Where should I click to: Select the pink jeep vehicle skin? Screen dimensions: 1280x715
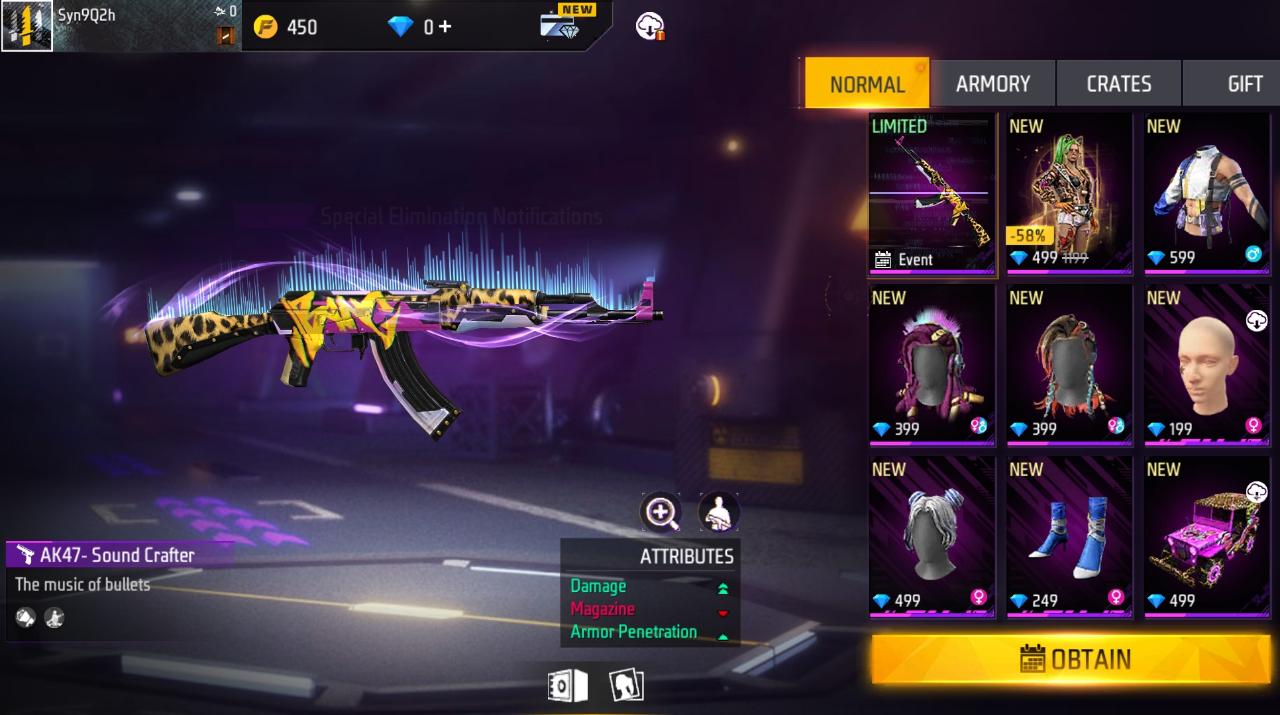pyautogui.click(x=1207, y=538)
